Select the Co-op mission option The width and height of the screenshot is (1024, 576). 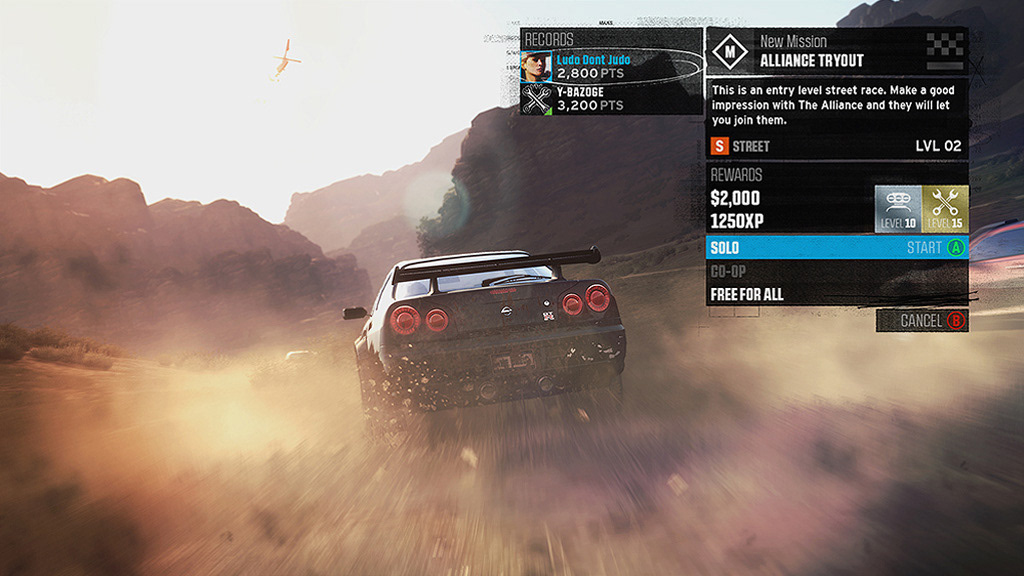(x=836, y=271)
